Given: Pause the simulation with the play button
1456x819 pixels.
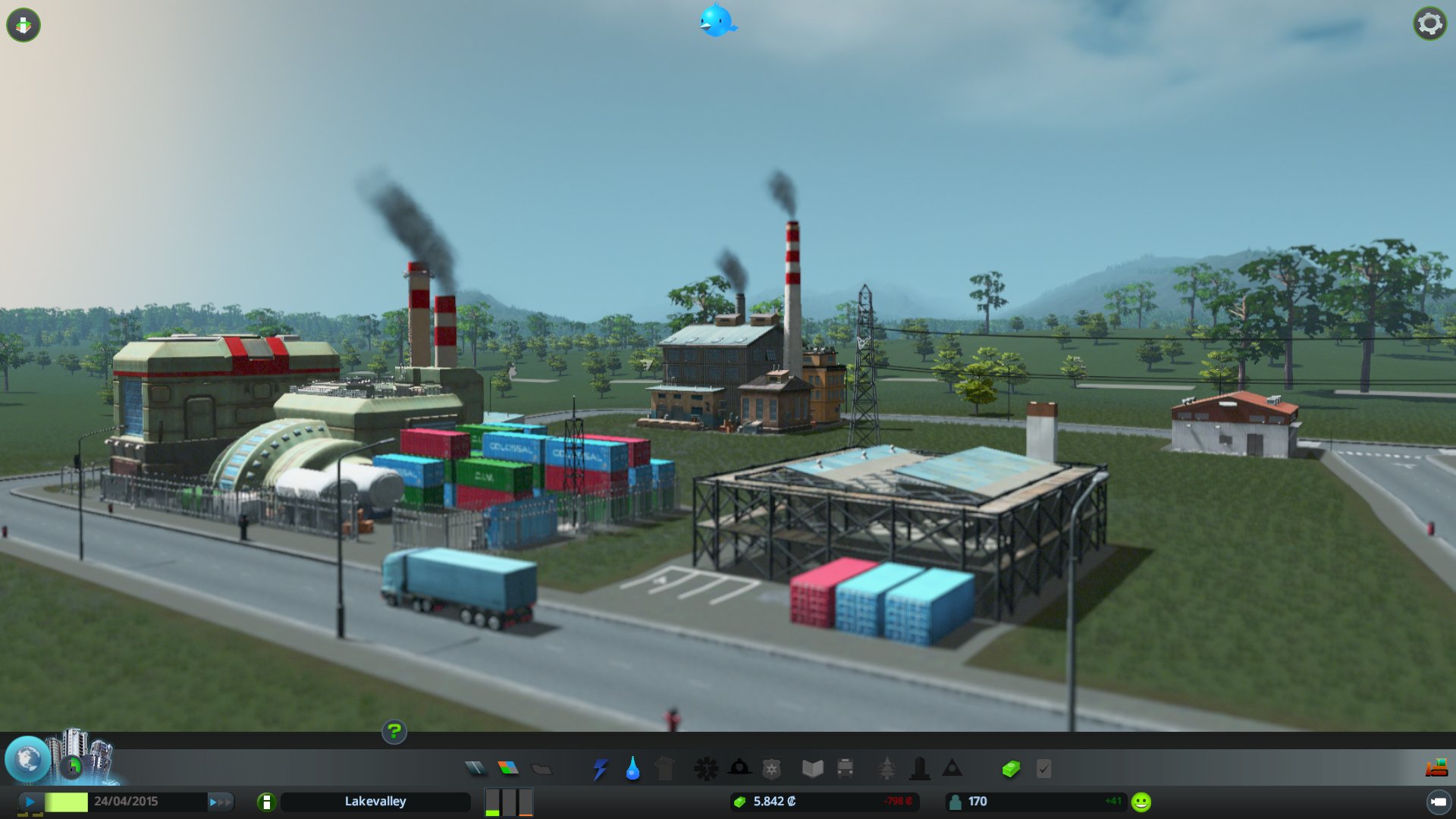Looking at the screenshot, I should pyautogui.click(x=30, y=801).
